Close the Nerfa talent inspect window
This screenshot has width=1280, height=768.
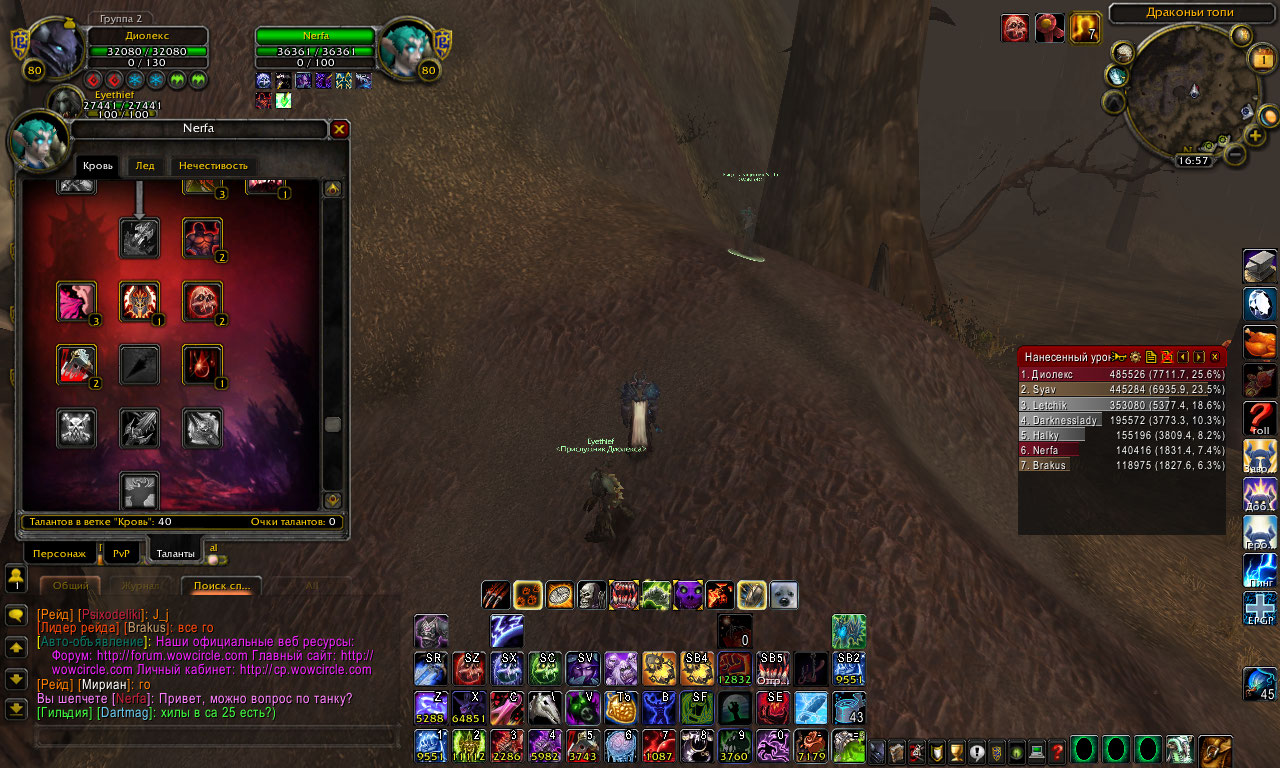coord(339,129)
